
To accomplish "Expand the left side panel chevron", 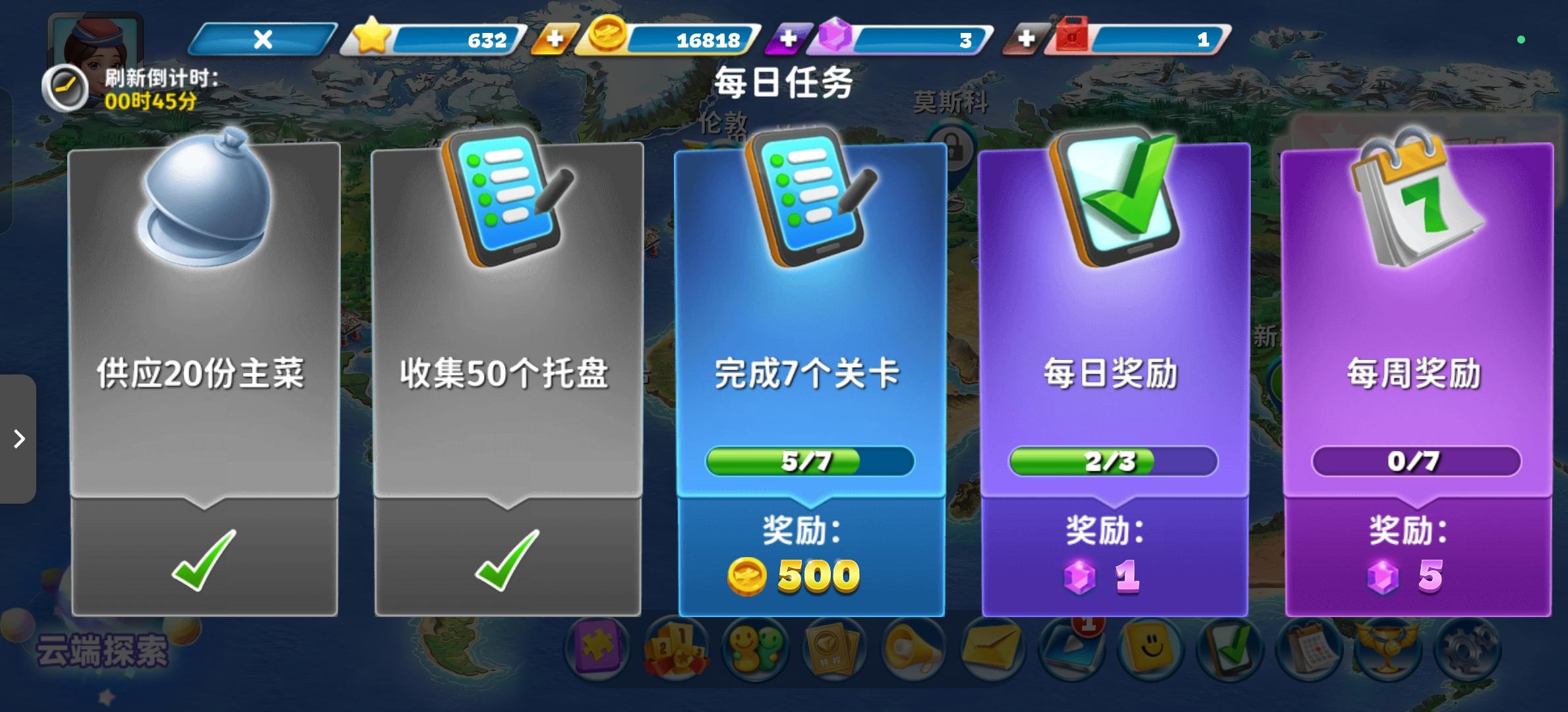I will pos(18,438).
